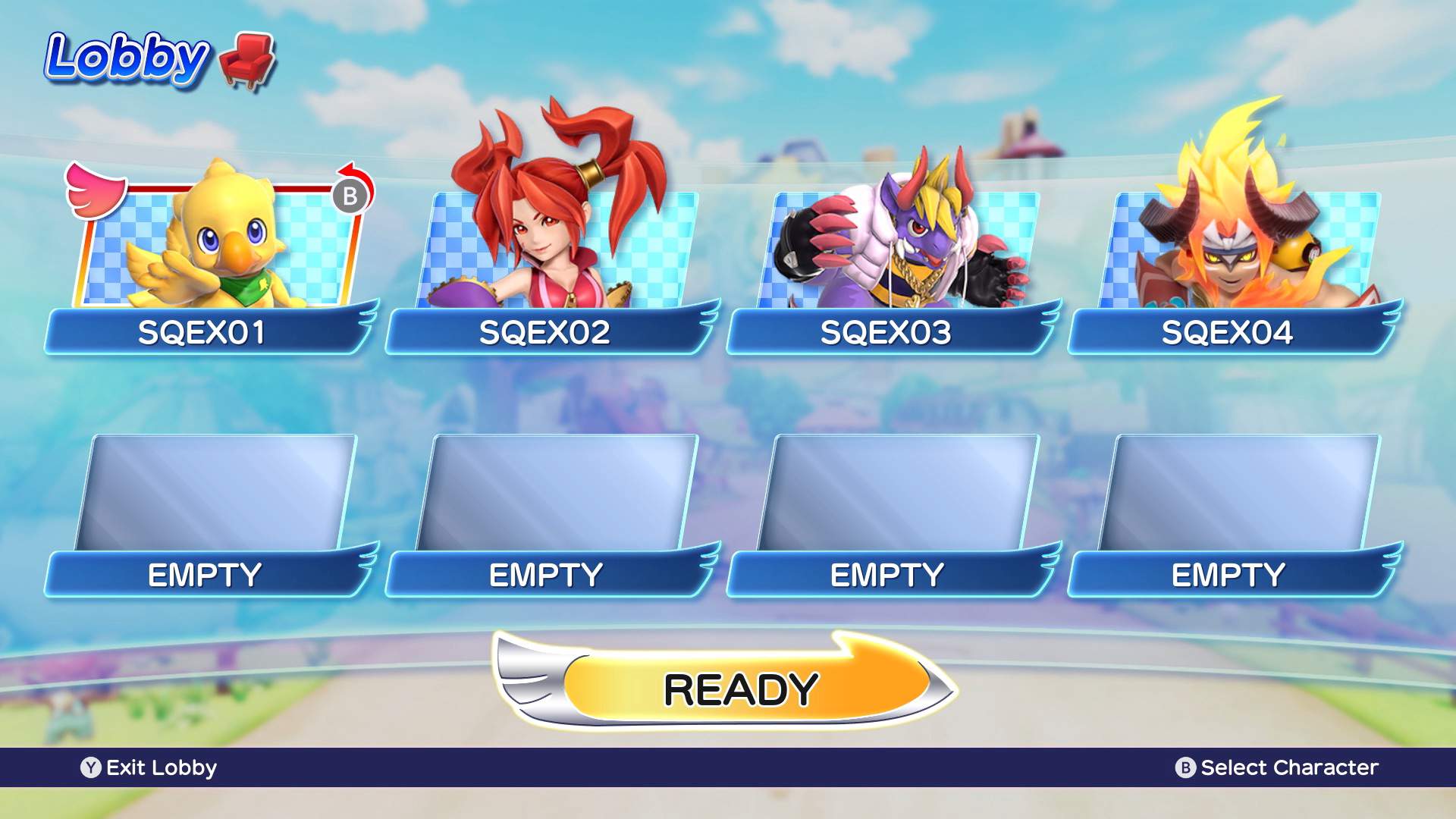
Task: Click the Exit Lobby option
Action: [x=149, y=767]
